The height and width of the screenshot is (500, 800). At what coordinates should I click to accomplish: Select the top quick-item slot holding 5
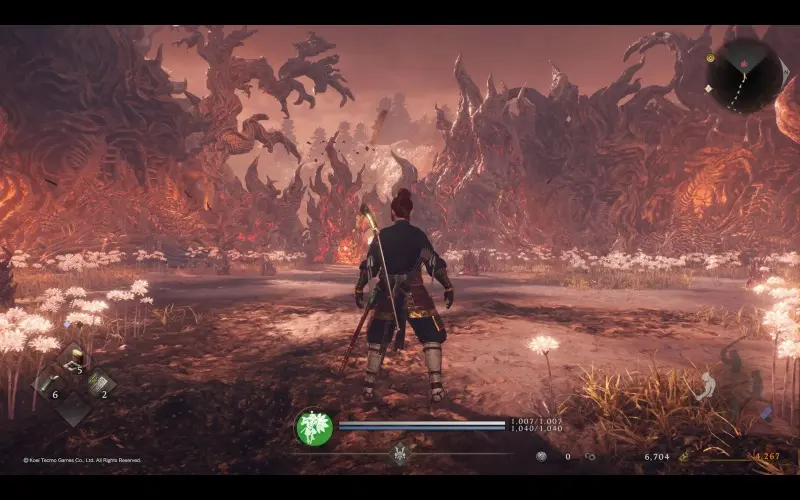coord(72,362)
